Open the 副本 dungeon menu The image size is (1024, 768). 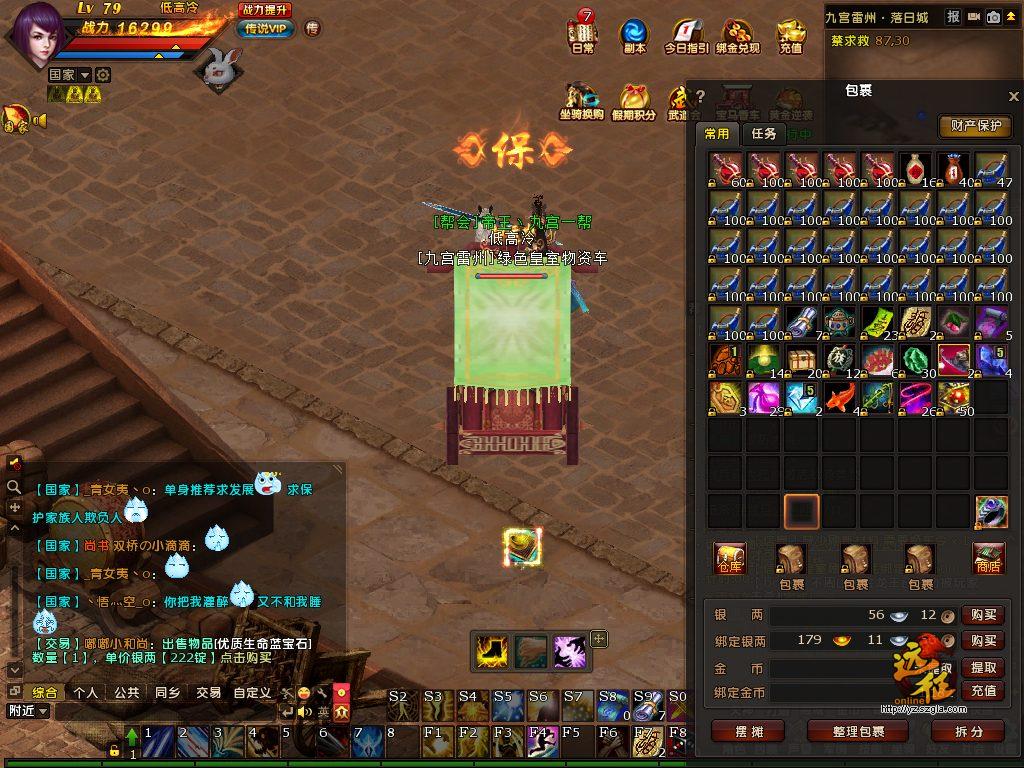point(634,35)
